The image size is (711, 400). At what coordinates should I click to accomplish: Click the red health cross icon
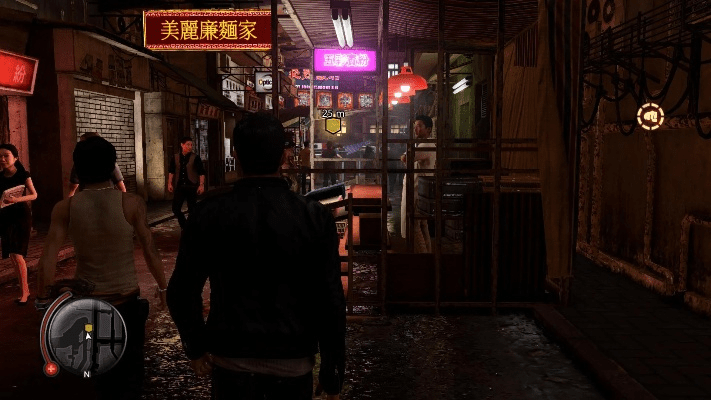click(x=51, y=368)
